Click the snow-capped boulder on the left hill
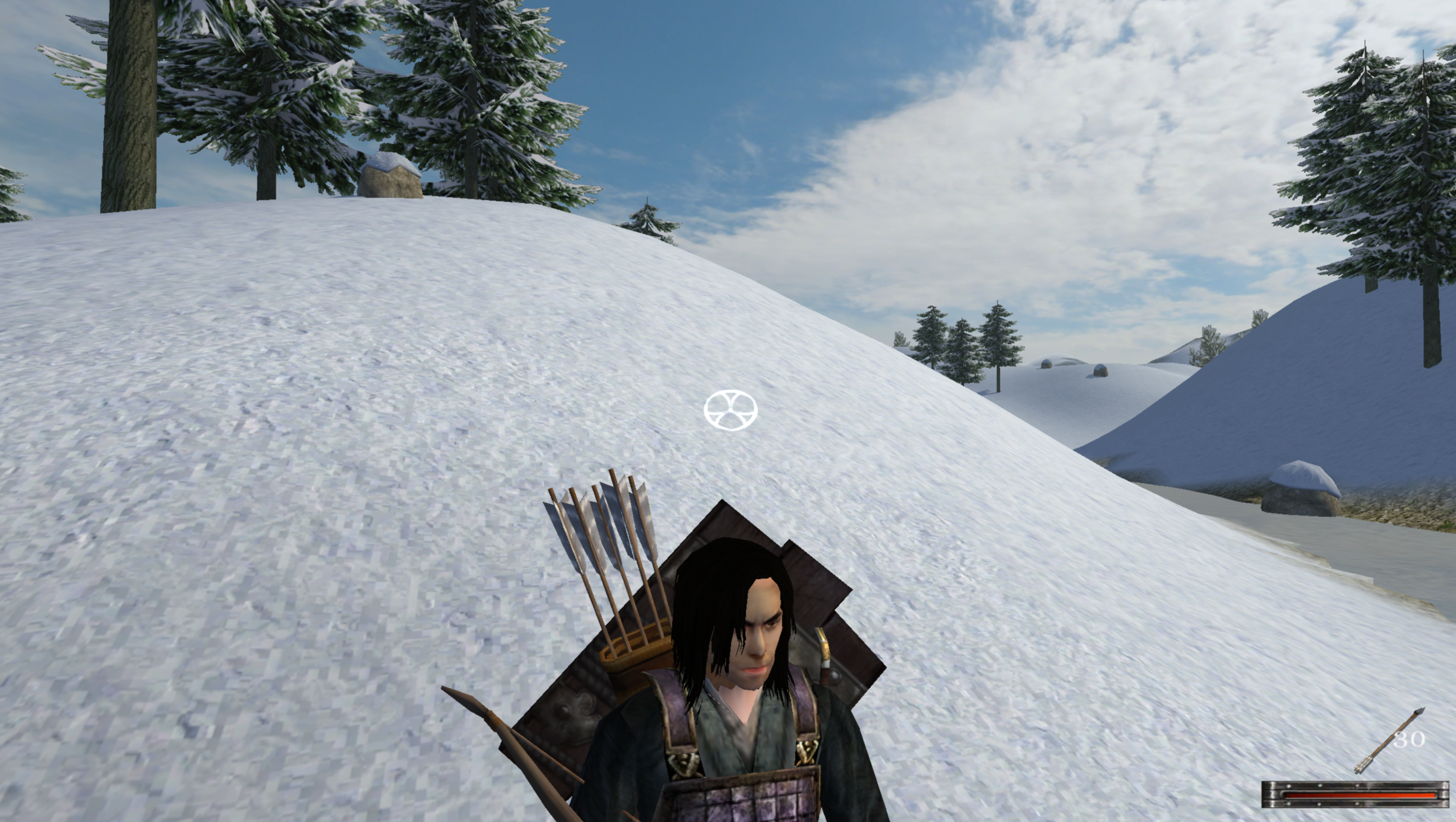The width and height of the screenshot is (1456, 822). [389, 175]
